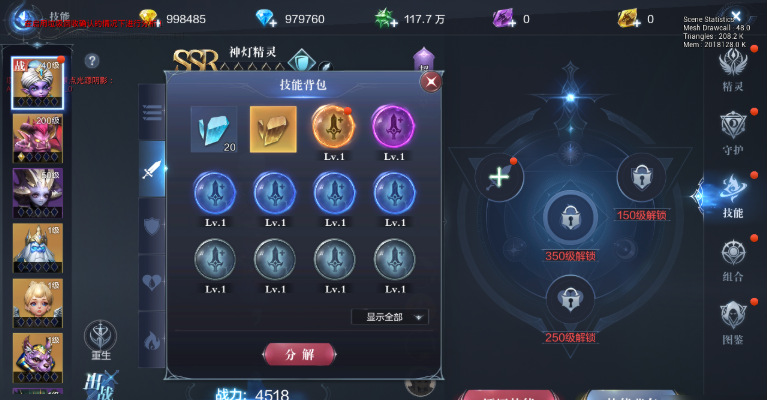Open the 守护 guardian section
The width and height of the screenshot is (767, 400).
click(x=733, y=129)
